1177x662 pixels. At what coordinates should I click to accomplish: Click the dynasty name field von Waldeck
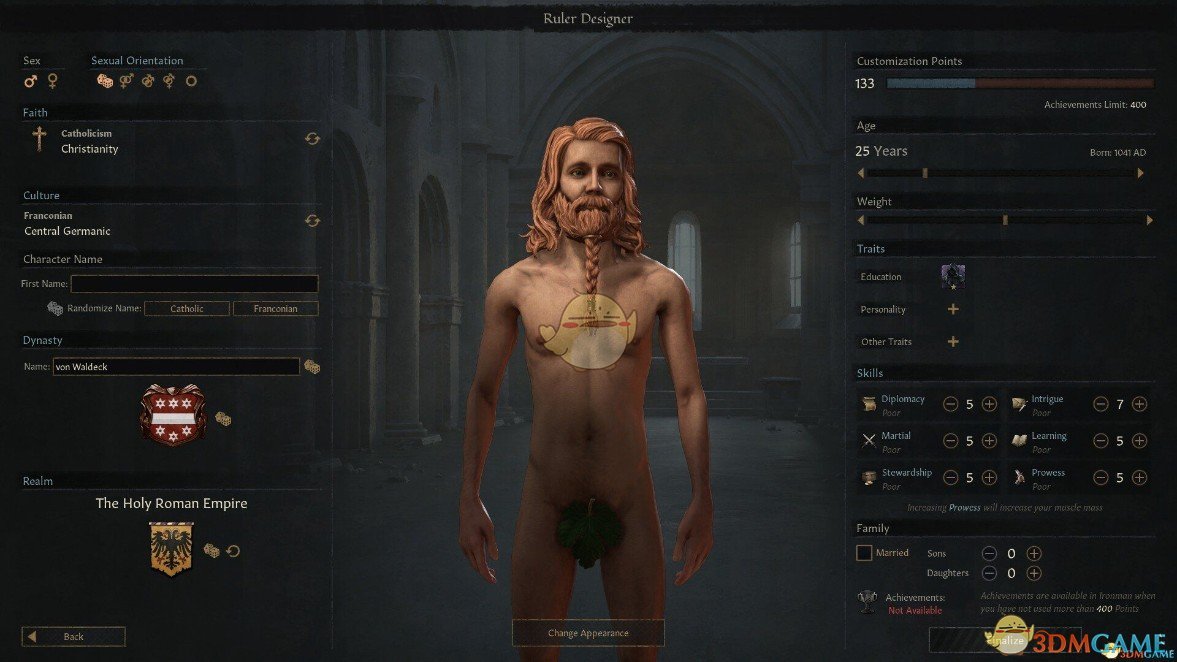pos(175,367)
